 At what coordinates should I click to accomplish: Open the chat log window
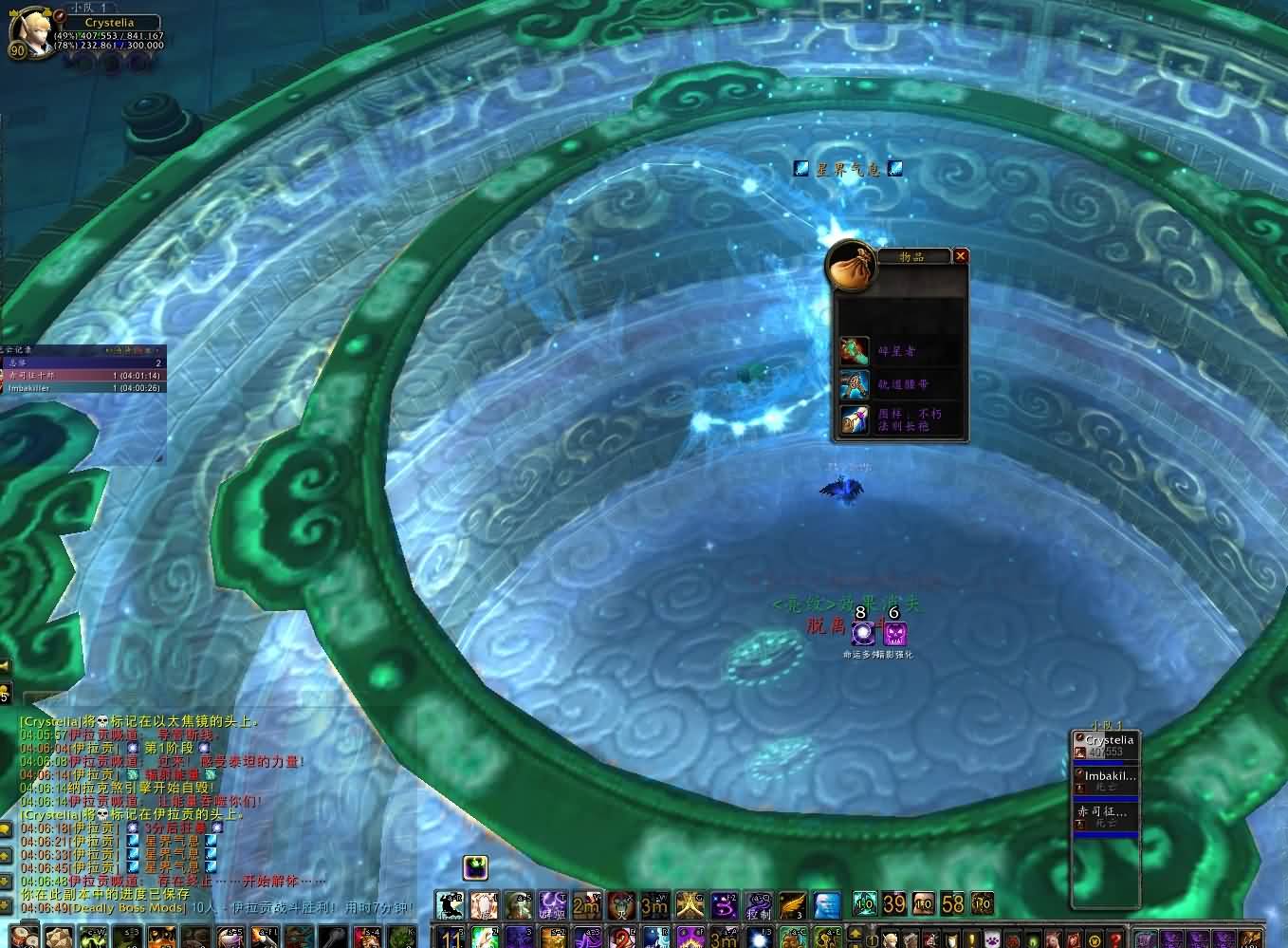tap(6, 828)
